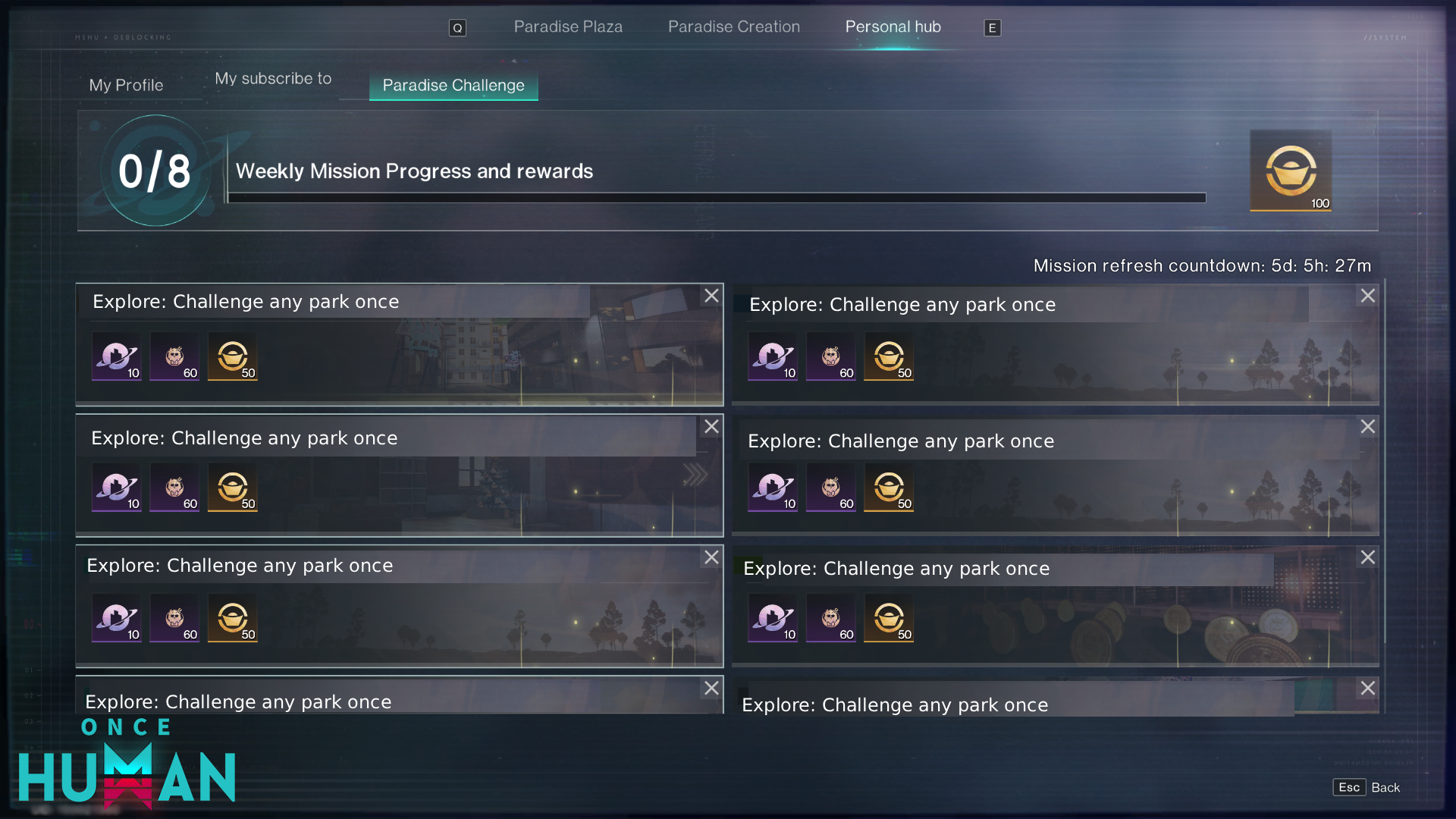The height and width of the screenshot is (819, 1456).
Task: Click the Weekly Mission progress bar
Action: click(x=717, y=198)
